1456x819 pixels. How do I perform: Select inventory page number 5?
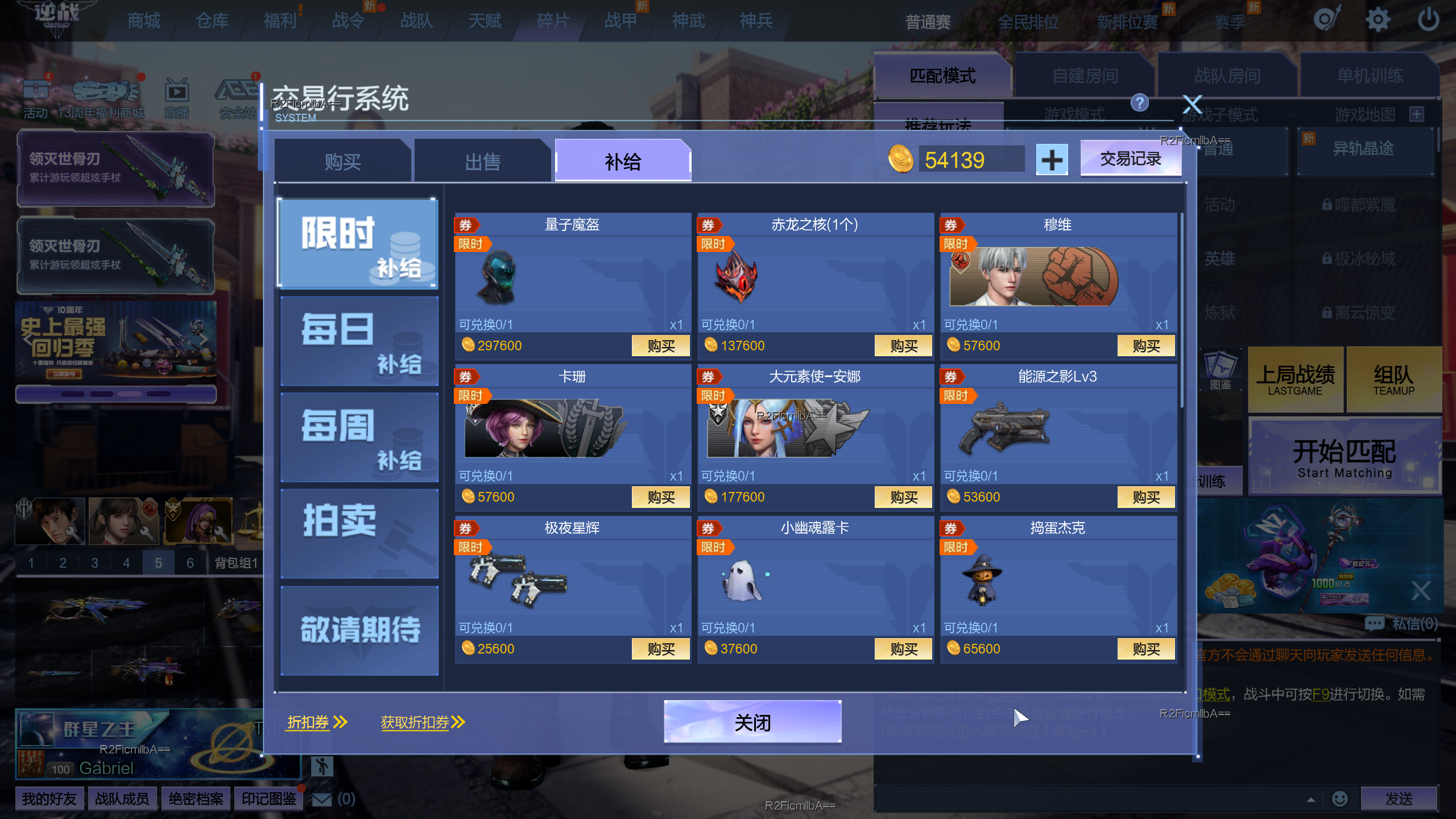tap(159, 563)
